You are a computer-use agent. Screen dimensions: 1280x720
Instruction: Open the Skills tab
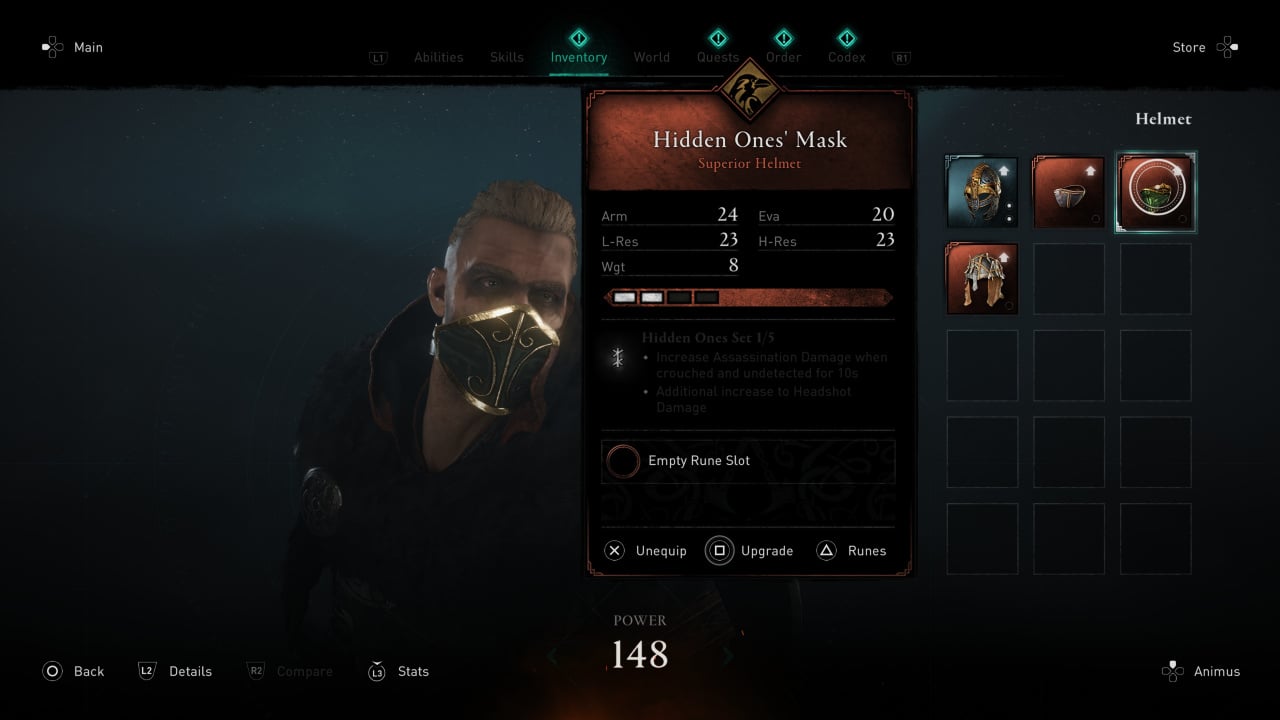click(x=506, y=57)
